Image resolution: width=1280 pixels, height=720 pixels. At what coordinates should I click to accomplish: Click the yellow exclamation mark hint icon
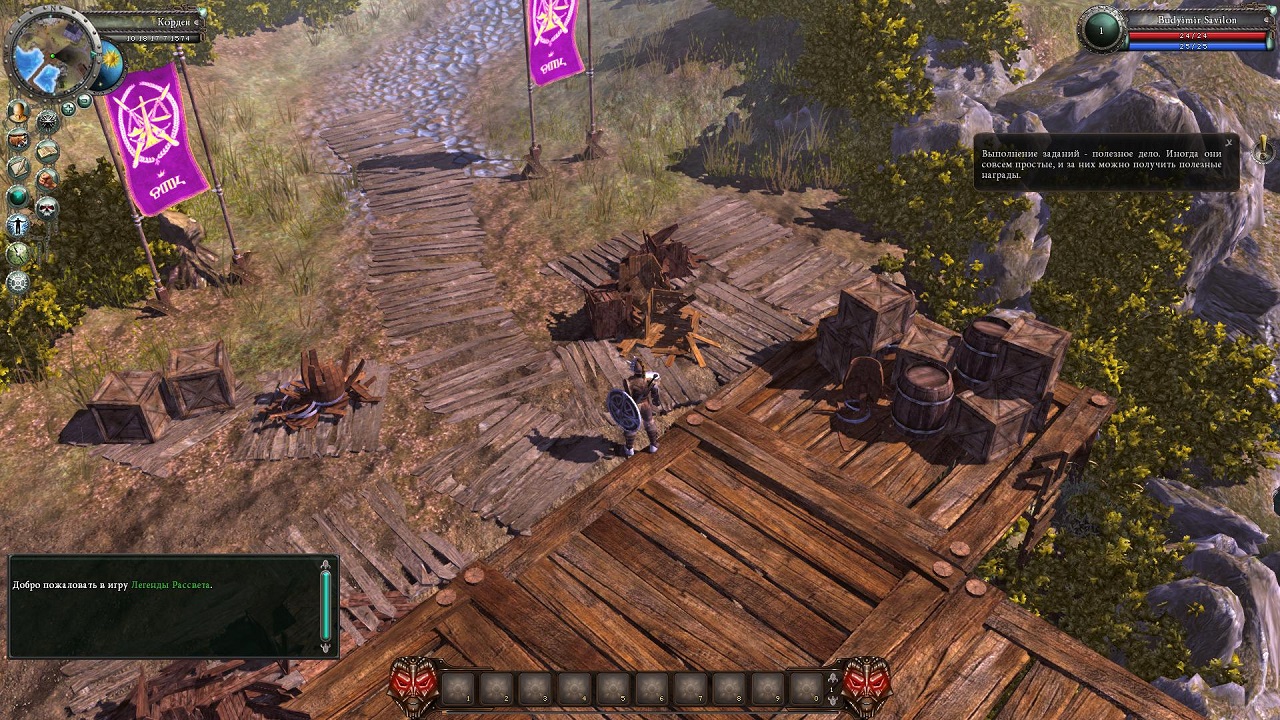click(x=1264, y=151)
